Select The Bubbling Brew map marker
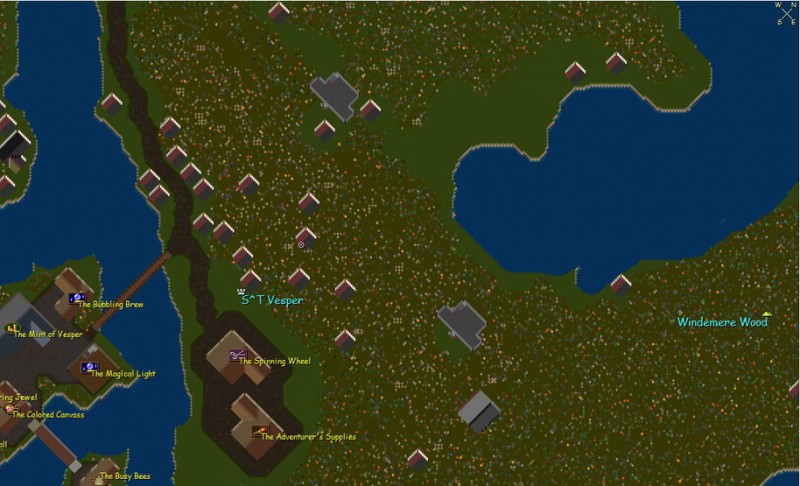800x486 pixels. coord(76,298)
